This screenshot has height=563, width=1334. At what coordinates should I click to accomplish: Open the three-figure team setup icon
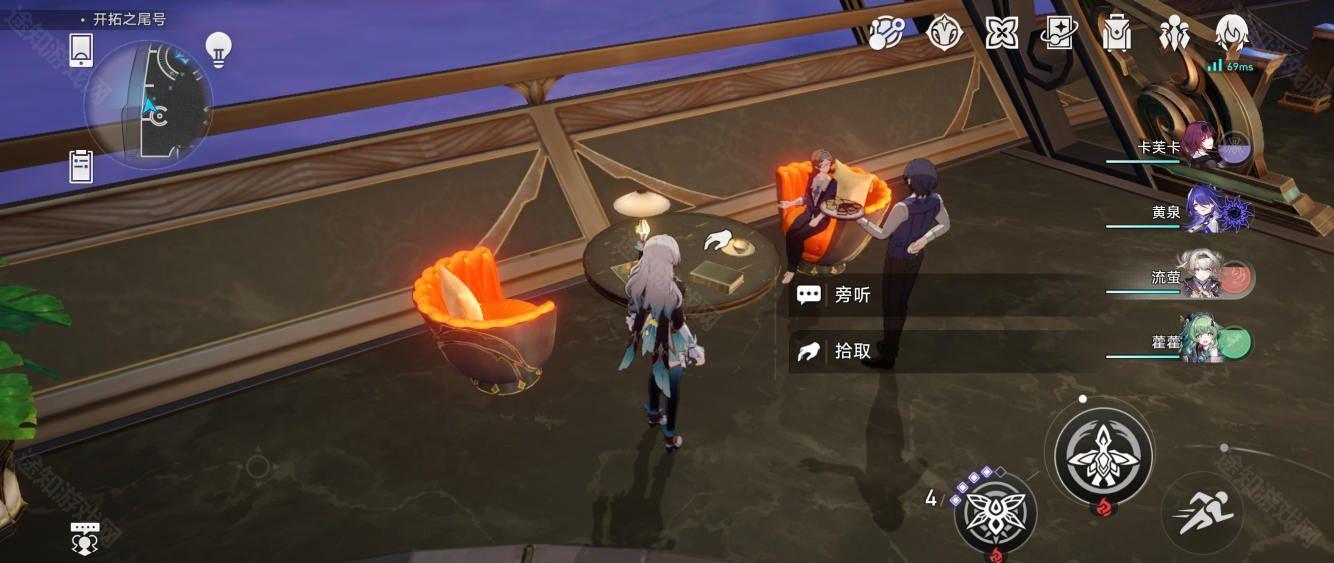click(1173, 33)
